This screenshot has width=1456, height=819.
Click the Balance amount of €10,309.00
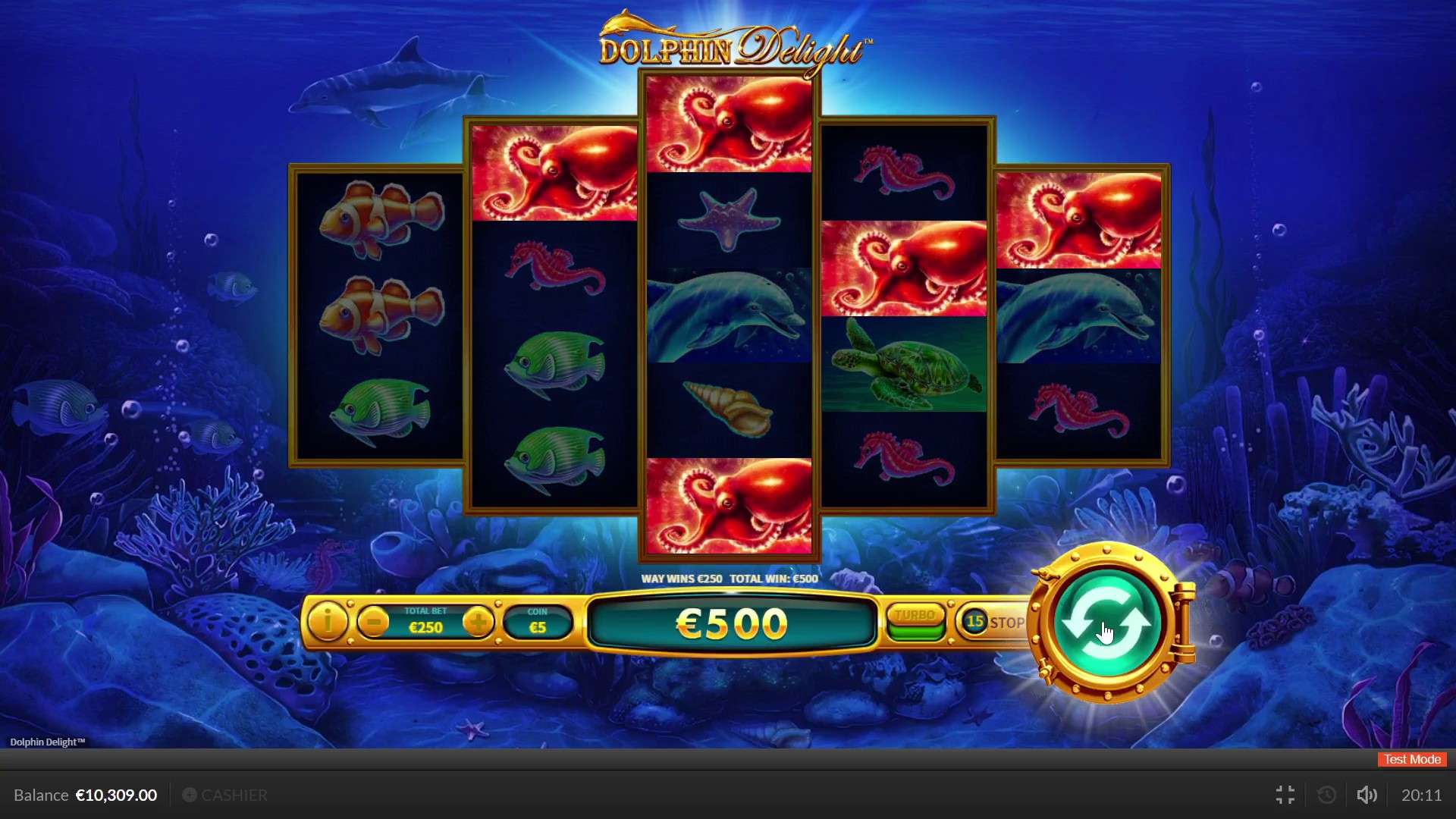(115, 795)
